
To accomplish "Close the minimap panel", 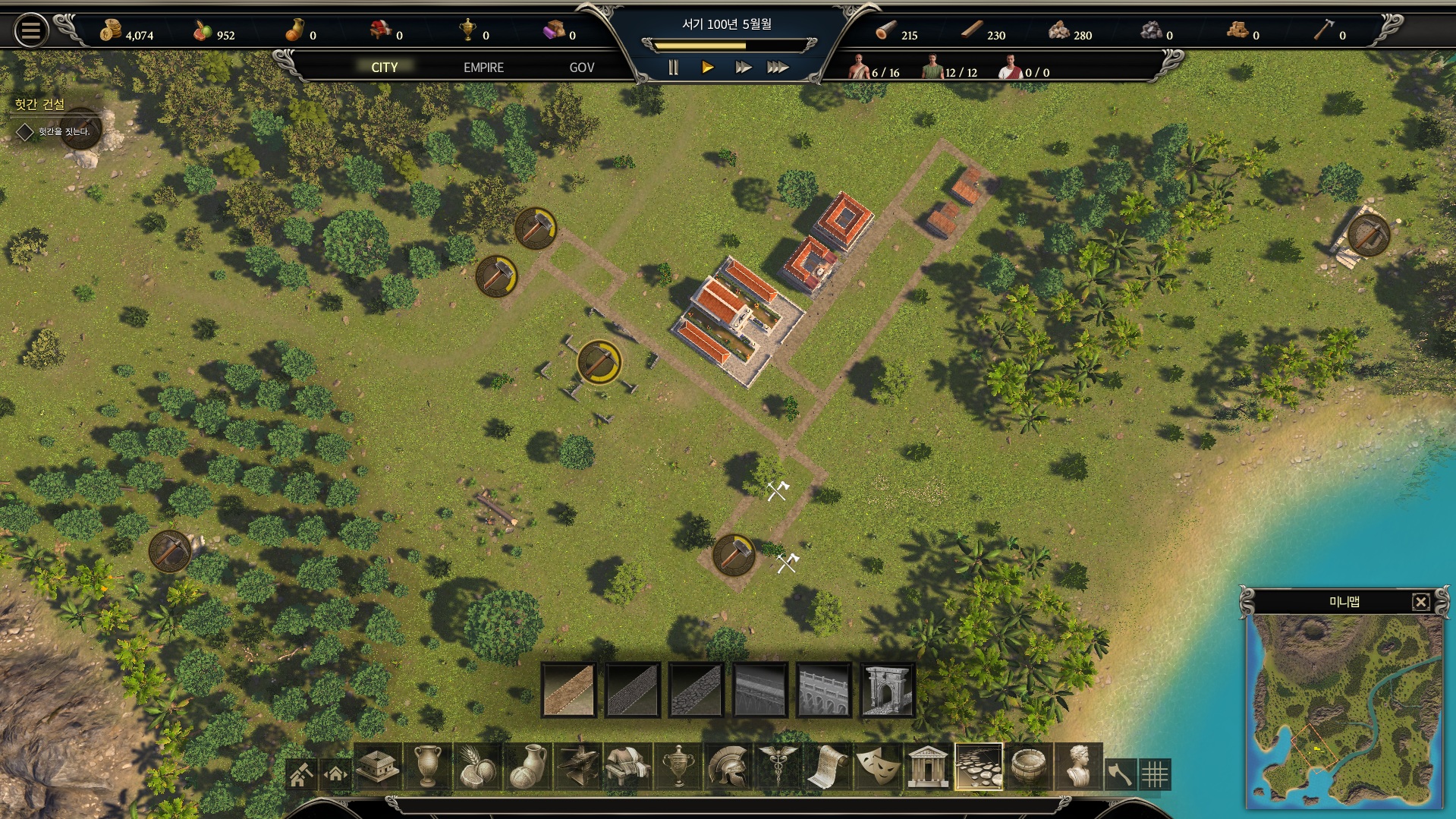I will pos(1420,602).
